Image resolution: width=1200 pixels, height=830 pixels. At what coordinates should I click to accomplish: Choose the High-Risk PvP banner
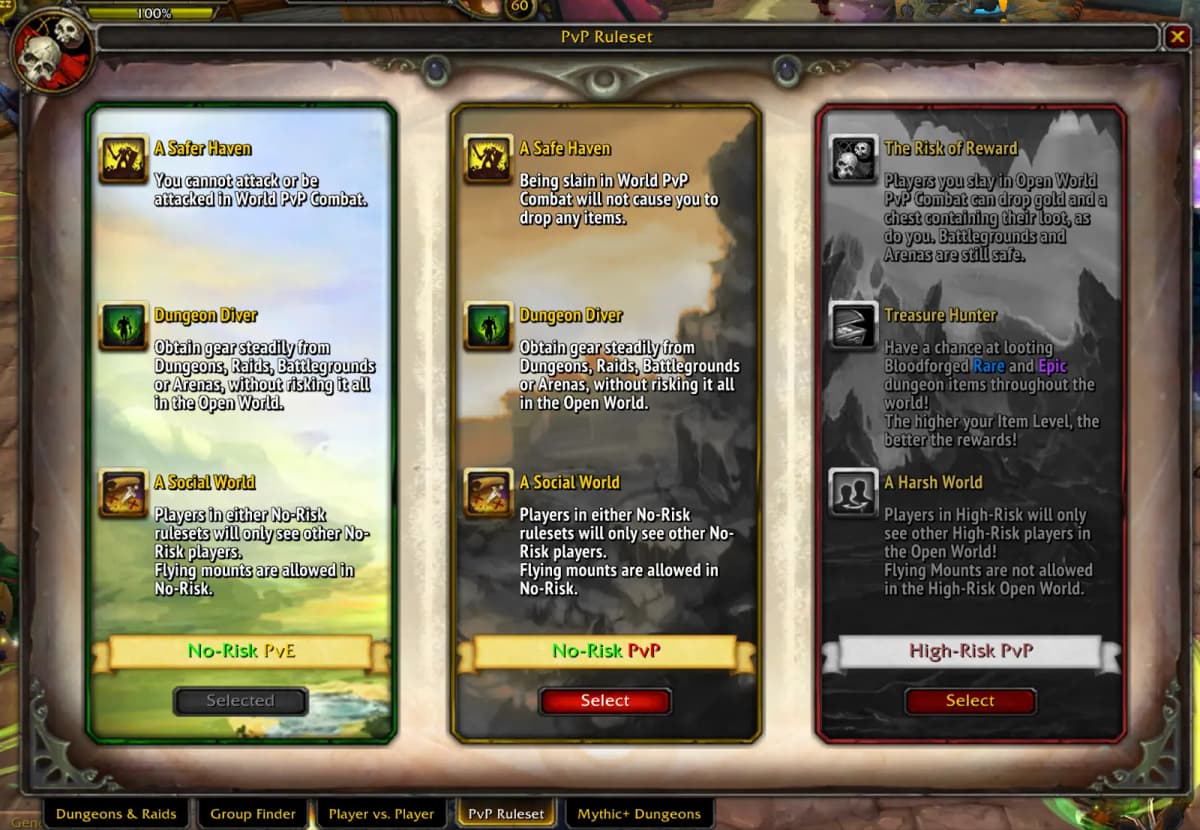(970, 651)
